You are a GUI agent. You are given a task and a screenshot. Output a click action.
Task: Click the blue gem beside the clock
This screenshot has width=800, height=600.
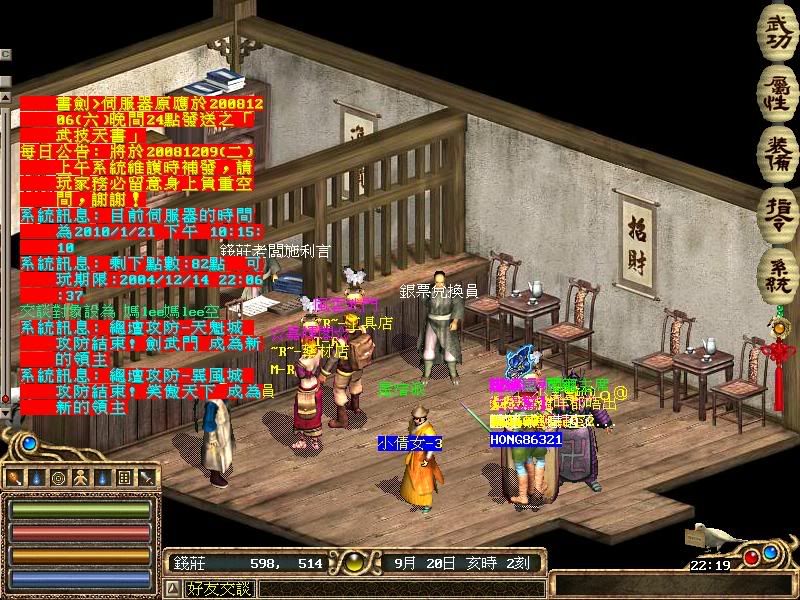[769, 551]
